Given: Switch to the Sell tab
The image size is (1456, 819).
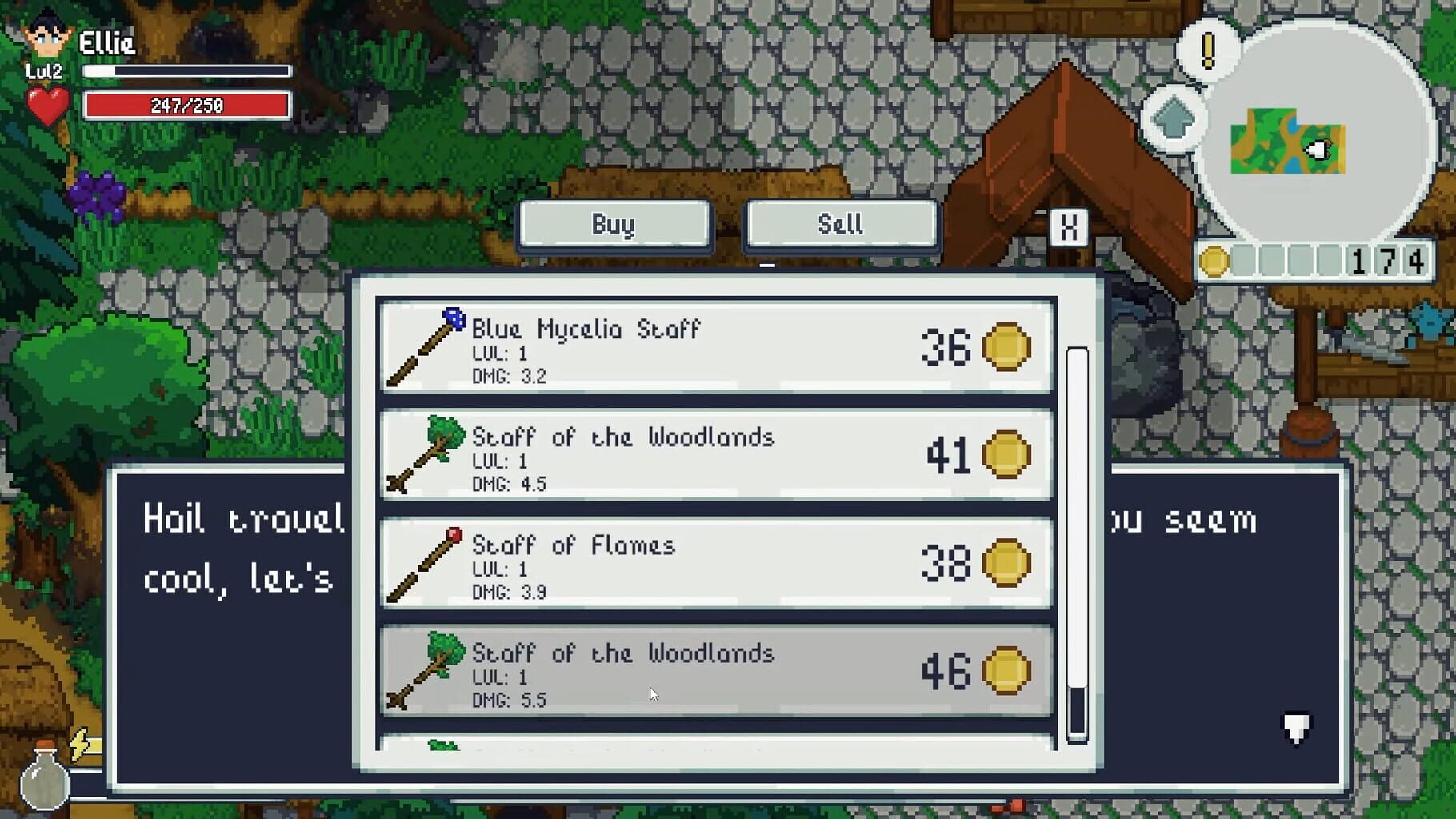Looking at the screenshot, I should coord(840,225).
